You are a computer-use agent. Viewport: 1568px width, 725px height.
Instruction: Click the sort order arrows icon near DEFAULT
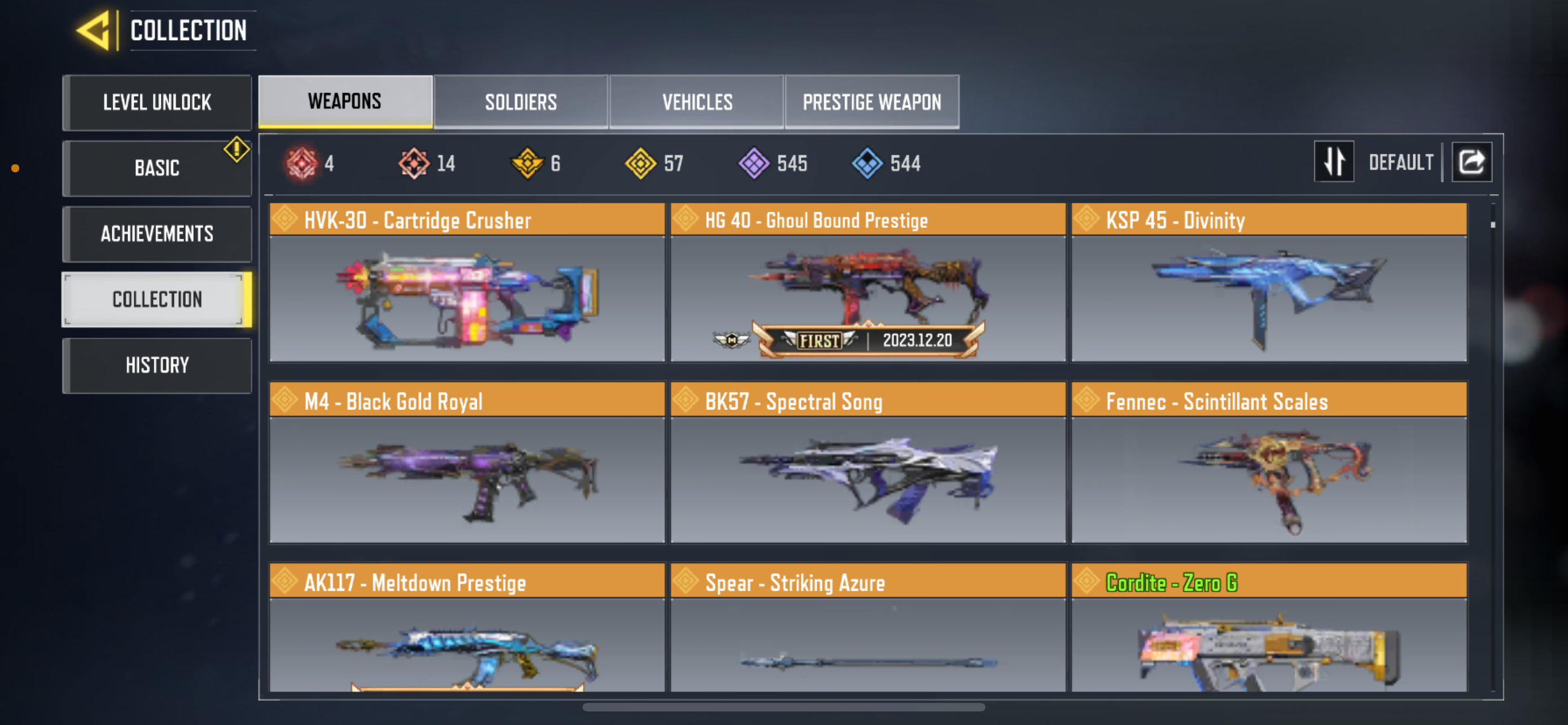click(x=1334, y=161)
